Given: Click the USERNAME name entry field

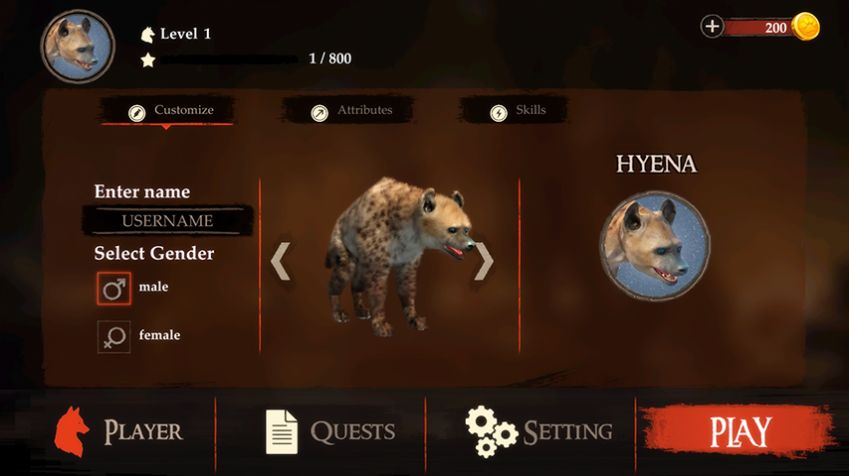Looking at the screenshot, I should tap(167, 220).
